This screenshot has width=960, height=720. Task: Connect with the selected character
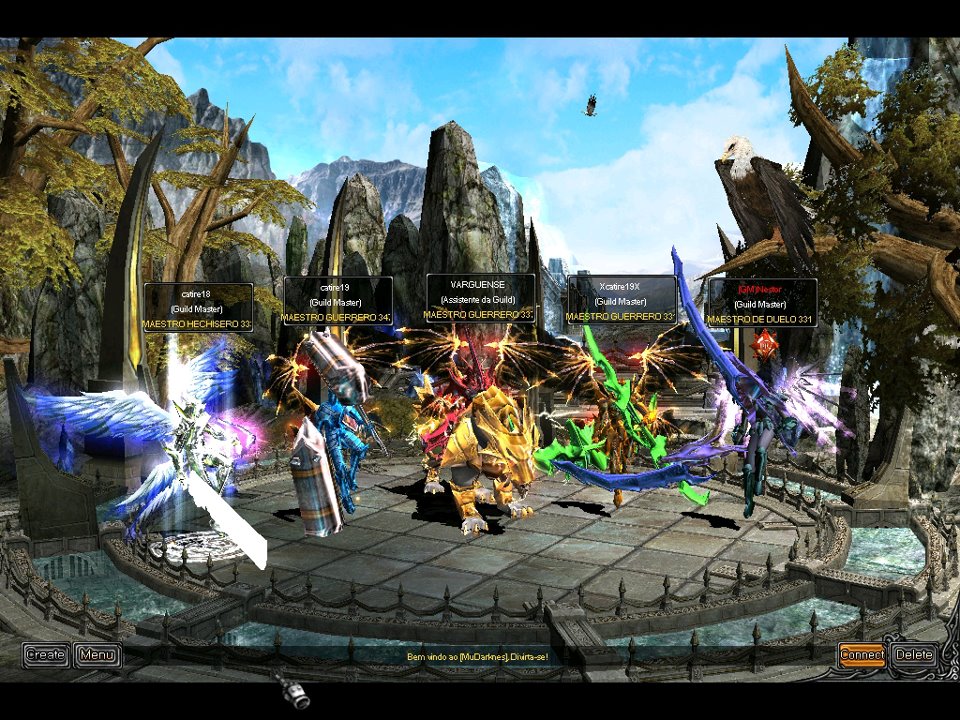[x=861, y=655]
